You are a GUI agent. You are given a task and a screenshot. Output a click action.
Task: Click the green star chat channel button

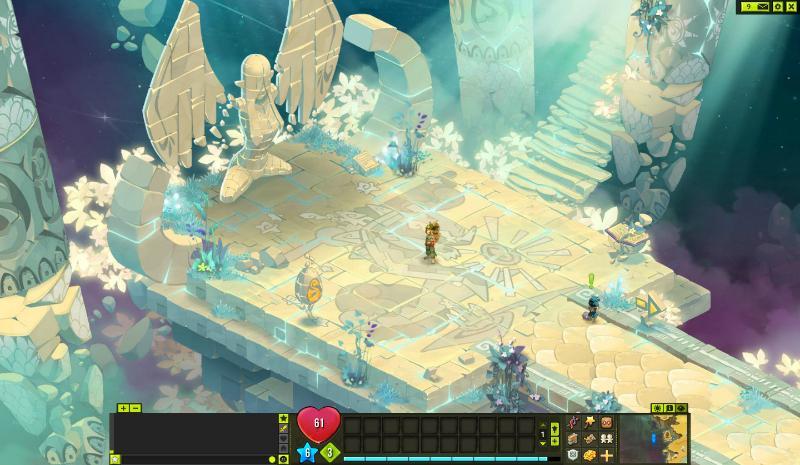tap(283, 417)
